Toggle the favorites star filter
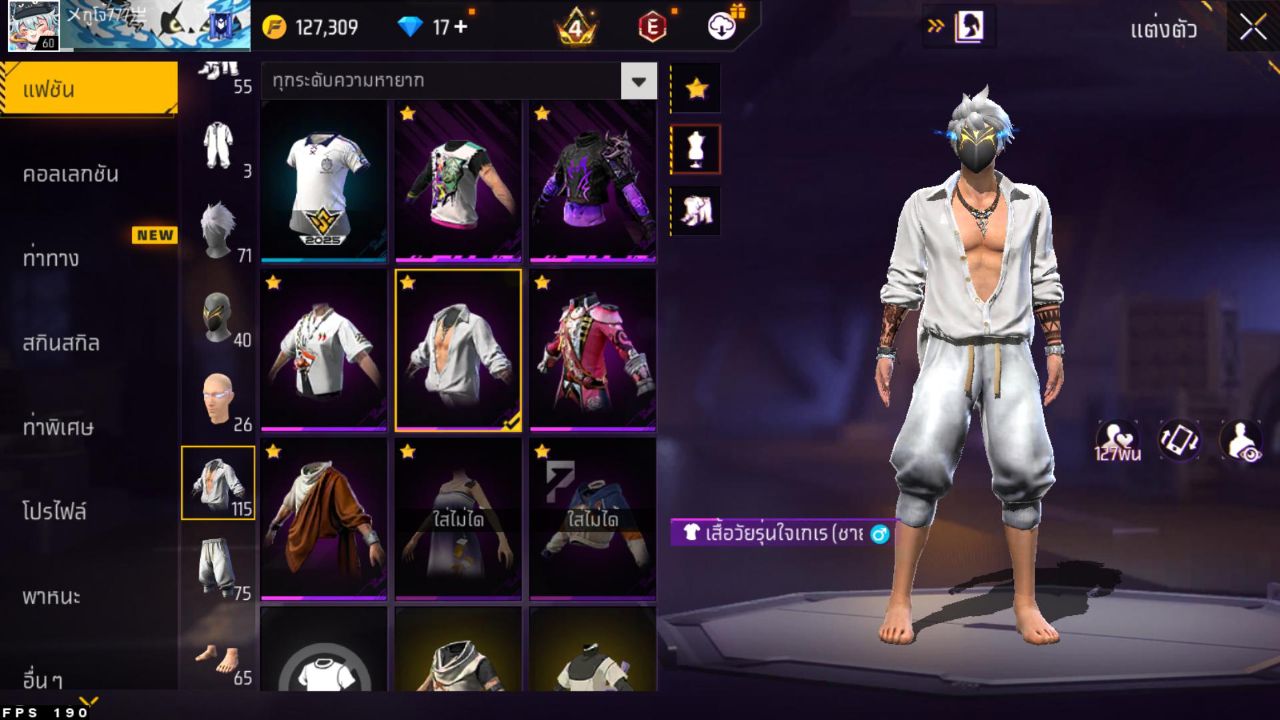 694,88
